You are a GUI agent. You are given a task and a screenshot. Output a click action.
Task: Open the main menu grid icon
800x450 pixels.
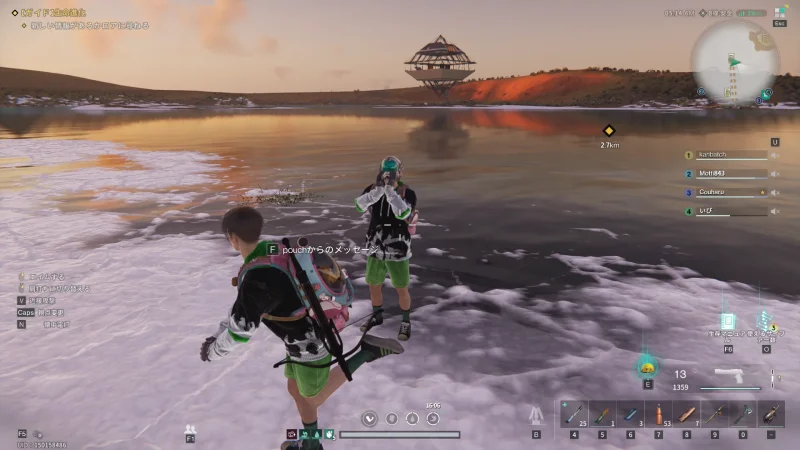(x=778, y=13)
